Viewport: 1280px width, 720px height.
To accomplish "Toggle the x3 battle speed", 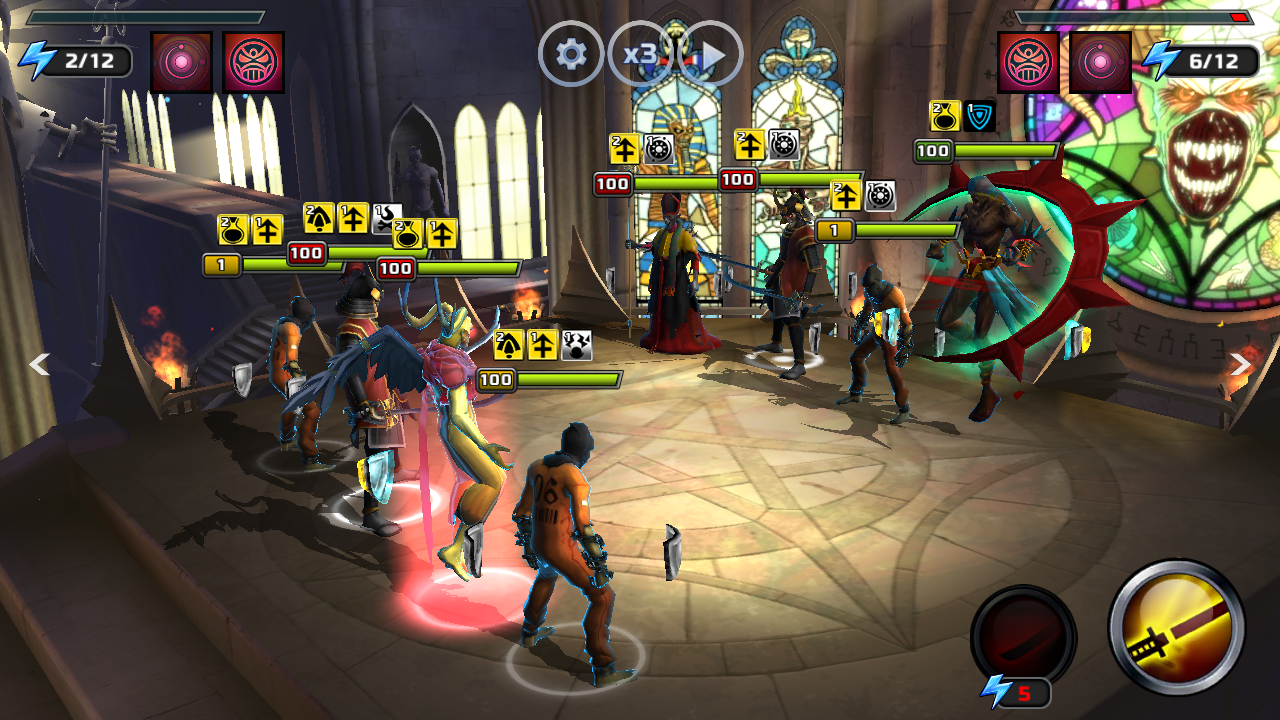I will (x=640, y=54).
